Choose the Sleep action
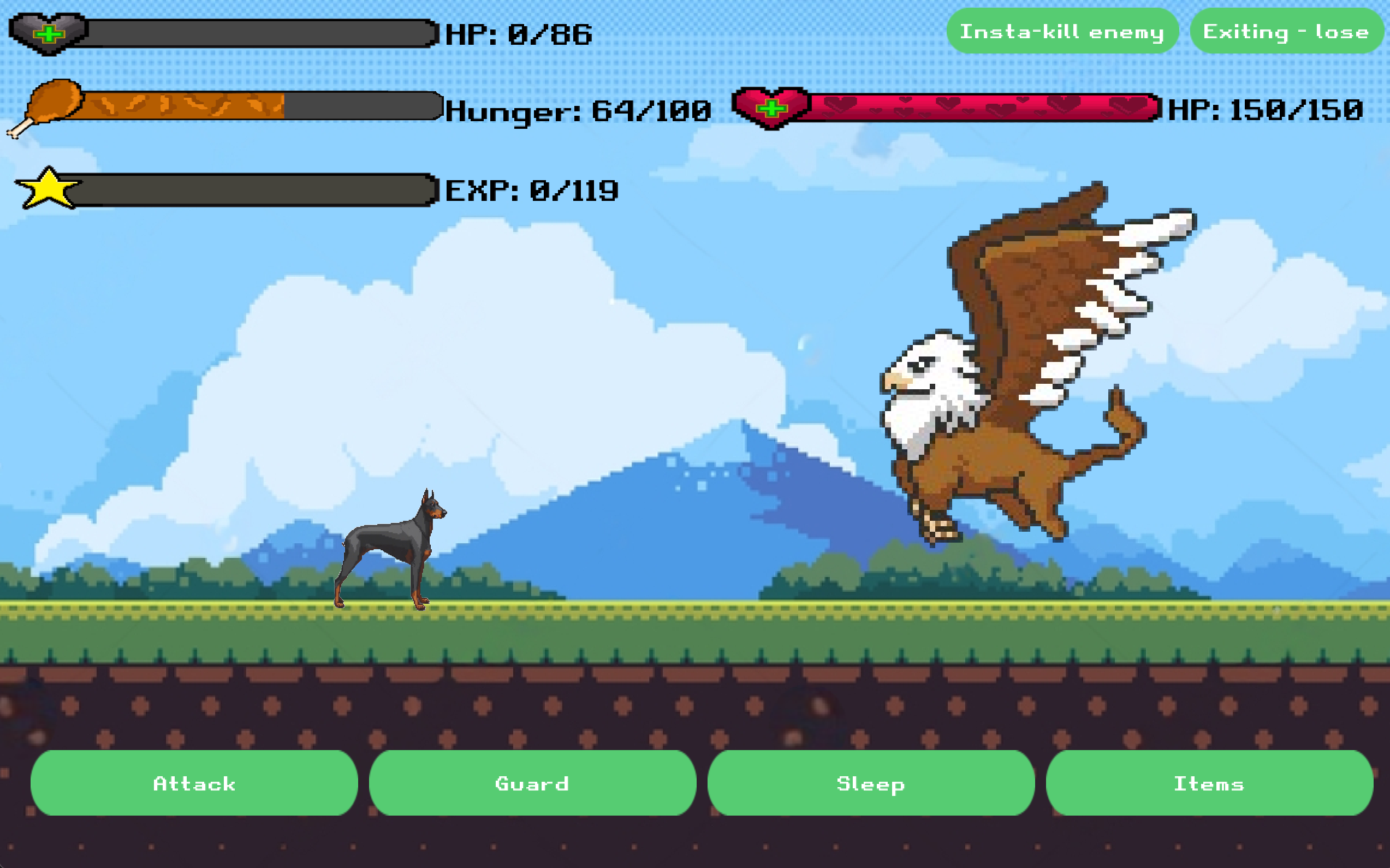This screenshot has height=868, width=1390. coord(870,783)
